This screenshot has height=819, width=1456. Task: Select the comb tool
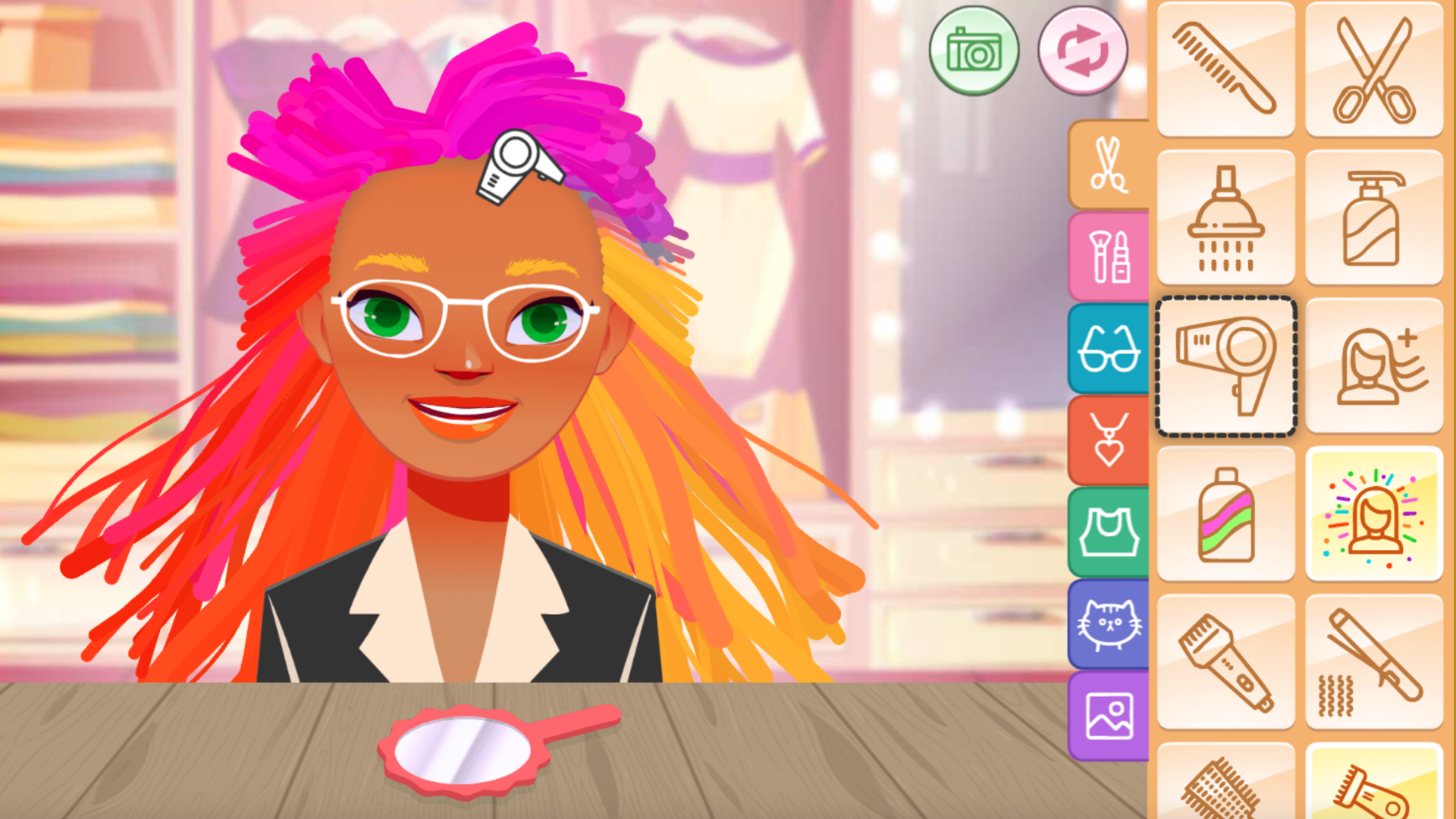pos(1225,68)
